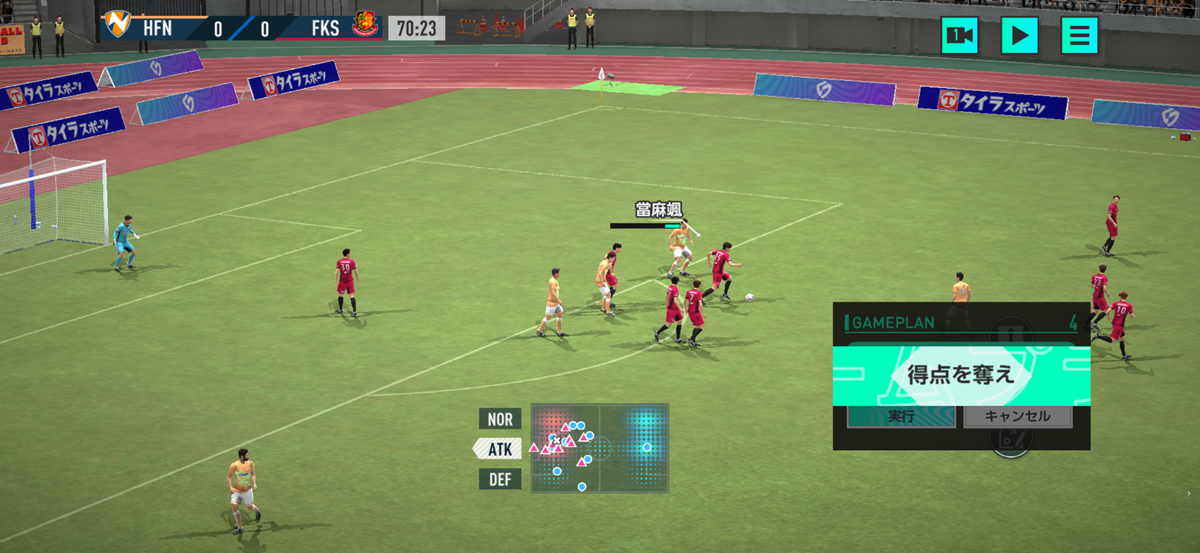Confirm the gameplan with 実行
This screenshot has width=1200, height=553.
pyautogui.click(x=901, y=416)
